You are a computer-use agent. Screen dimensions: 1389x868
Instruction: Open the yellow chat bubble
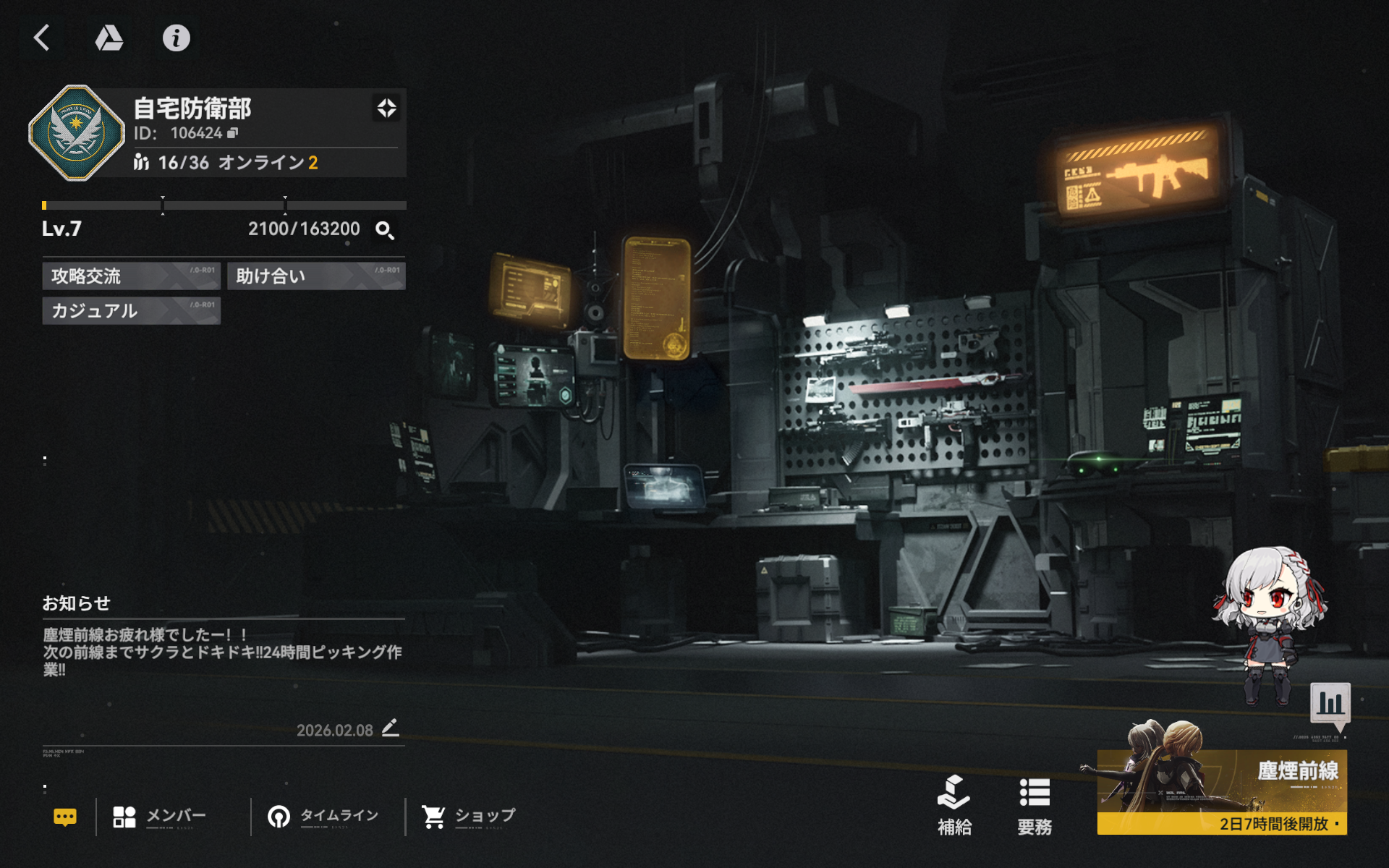65,817
